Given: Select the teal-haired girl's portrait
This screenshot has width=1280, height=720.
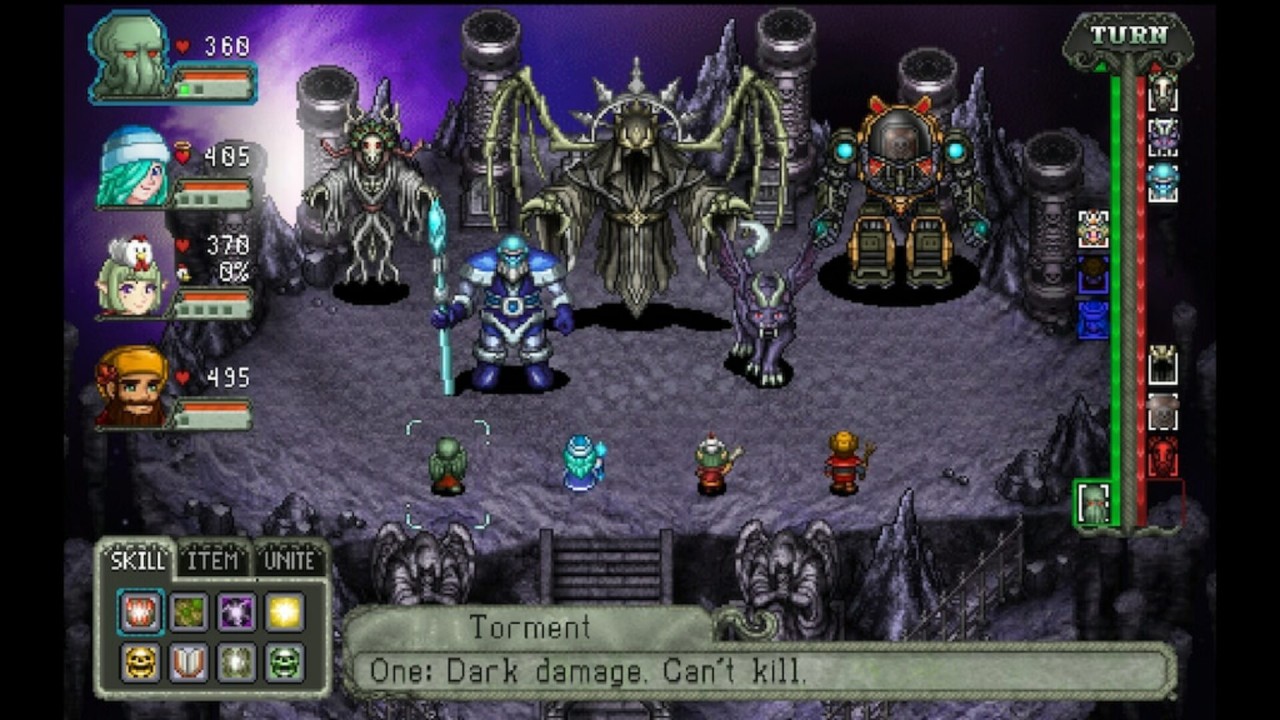Looking at the screenshot, I should [134, 167].
